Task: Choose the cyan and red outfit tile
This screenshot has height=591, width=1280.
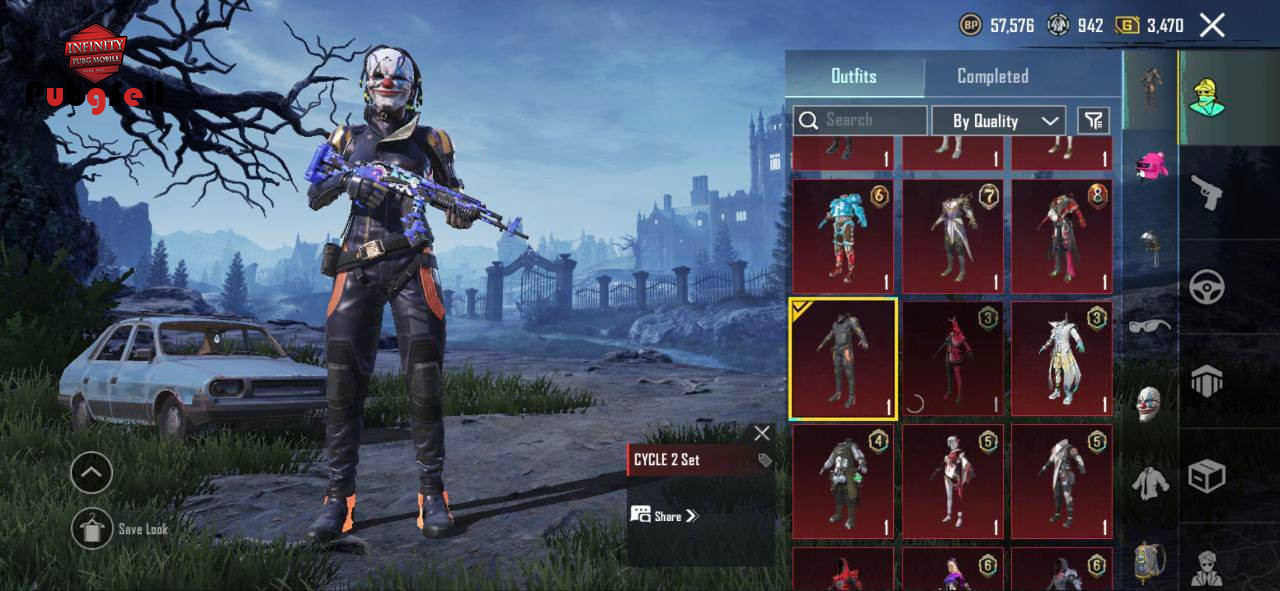Action: [843, 237]
